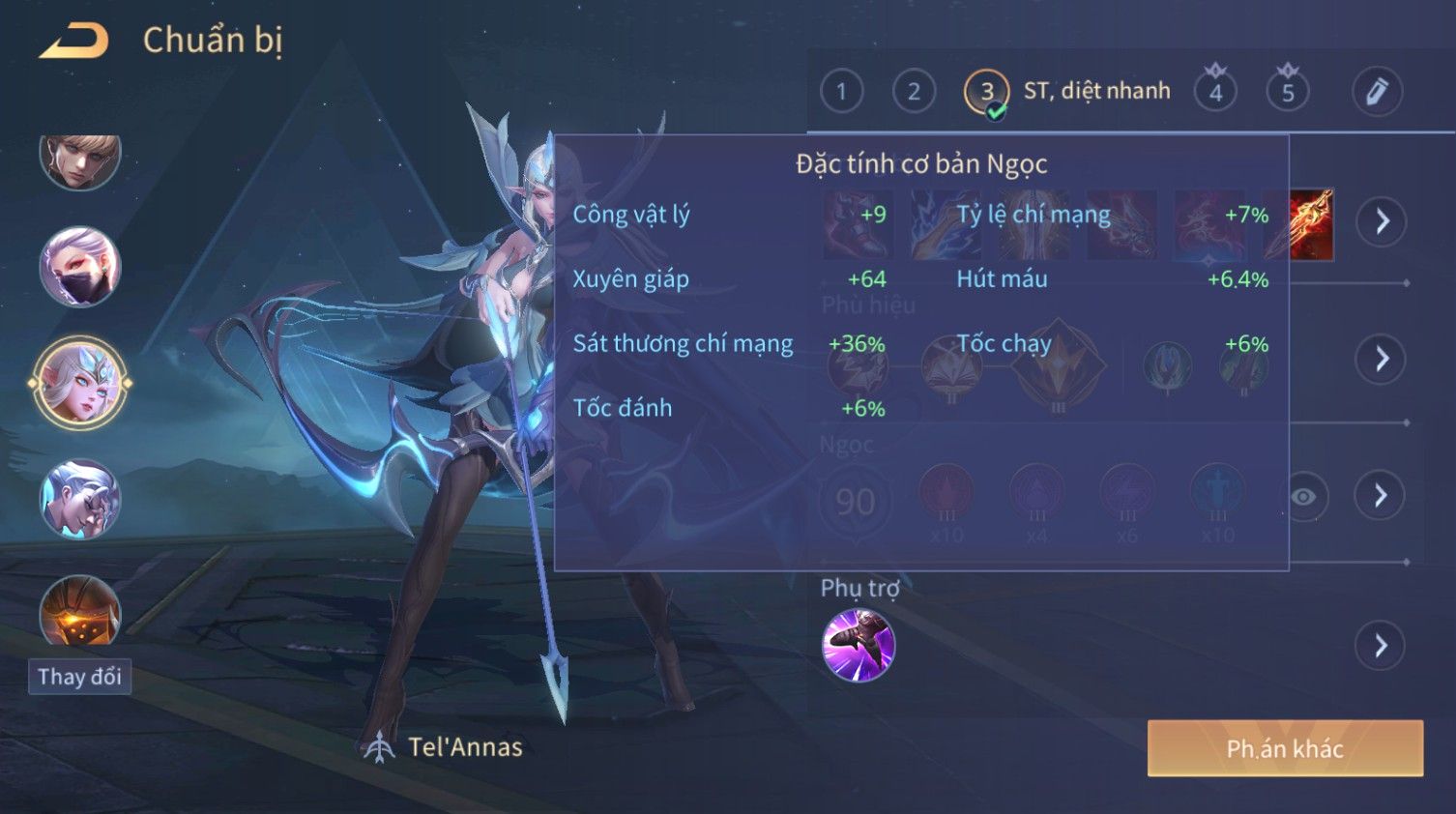
Task: Select the purple Phụ trợ spell icon
Action: tap(858, 646)
